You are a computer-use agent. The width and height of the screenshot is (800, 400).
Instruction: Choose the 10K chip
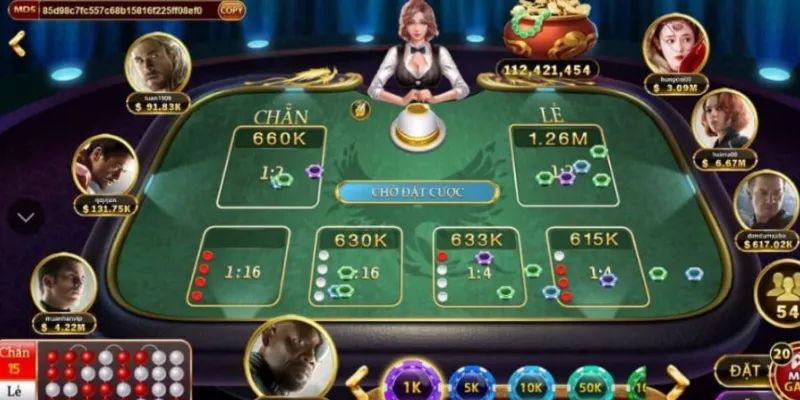click(531, 386)
